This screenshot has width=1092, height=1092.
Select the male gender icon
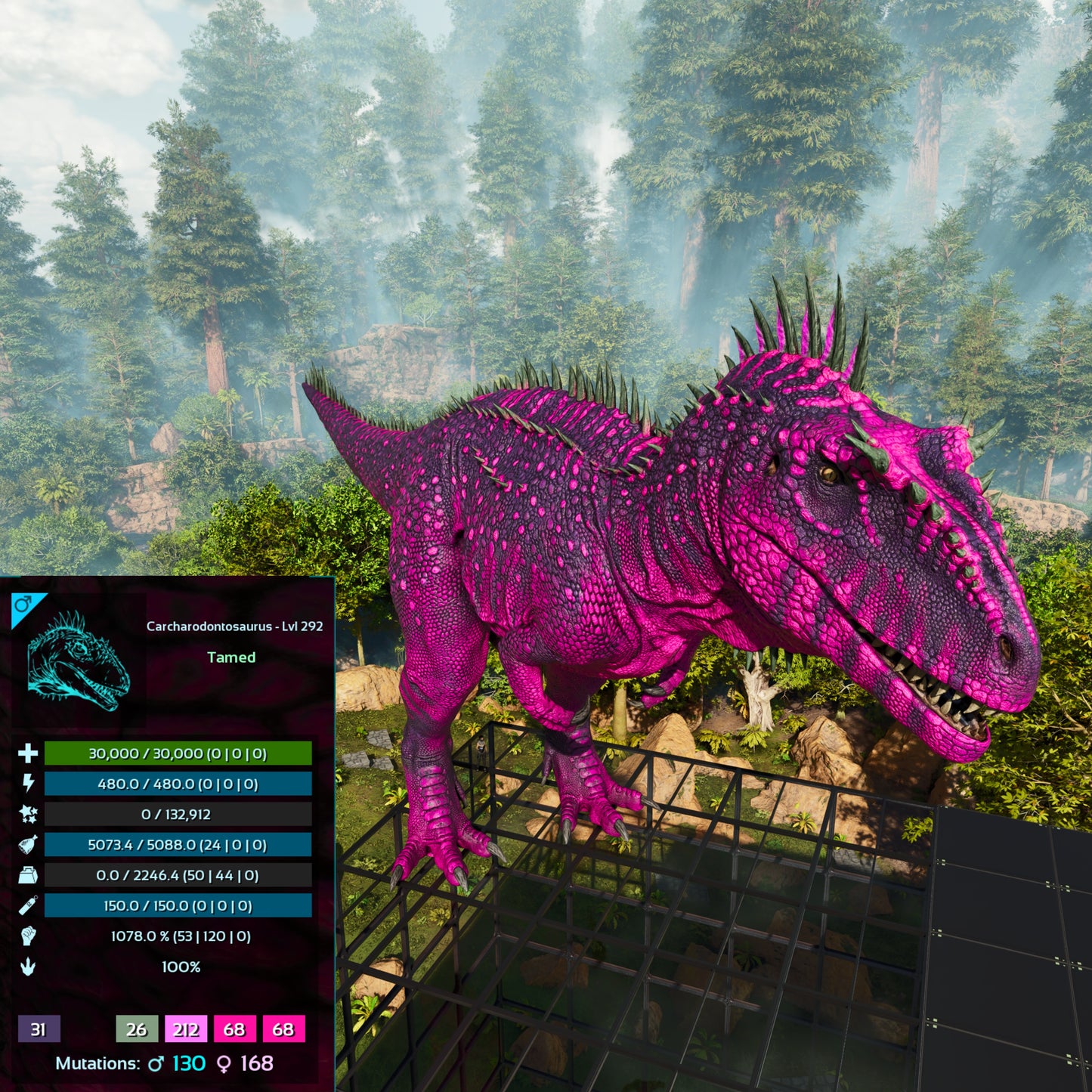[x=23, y=605]
